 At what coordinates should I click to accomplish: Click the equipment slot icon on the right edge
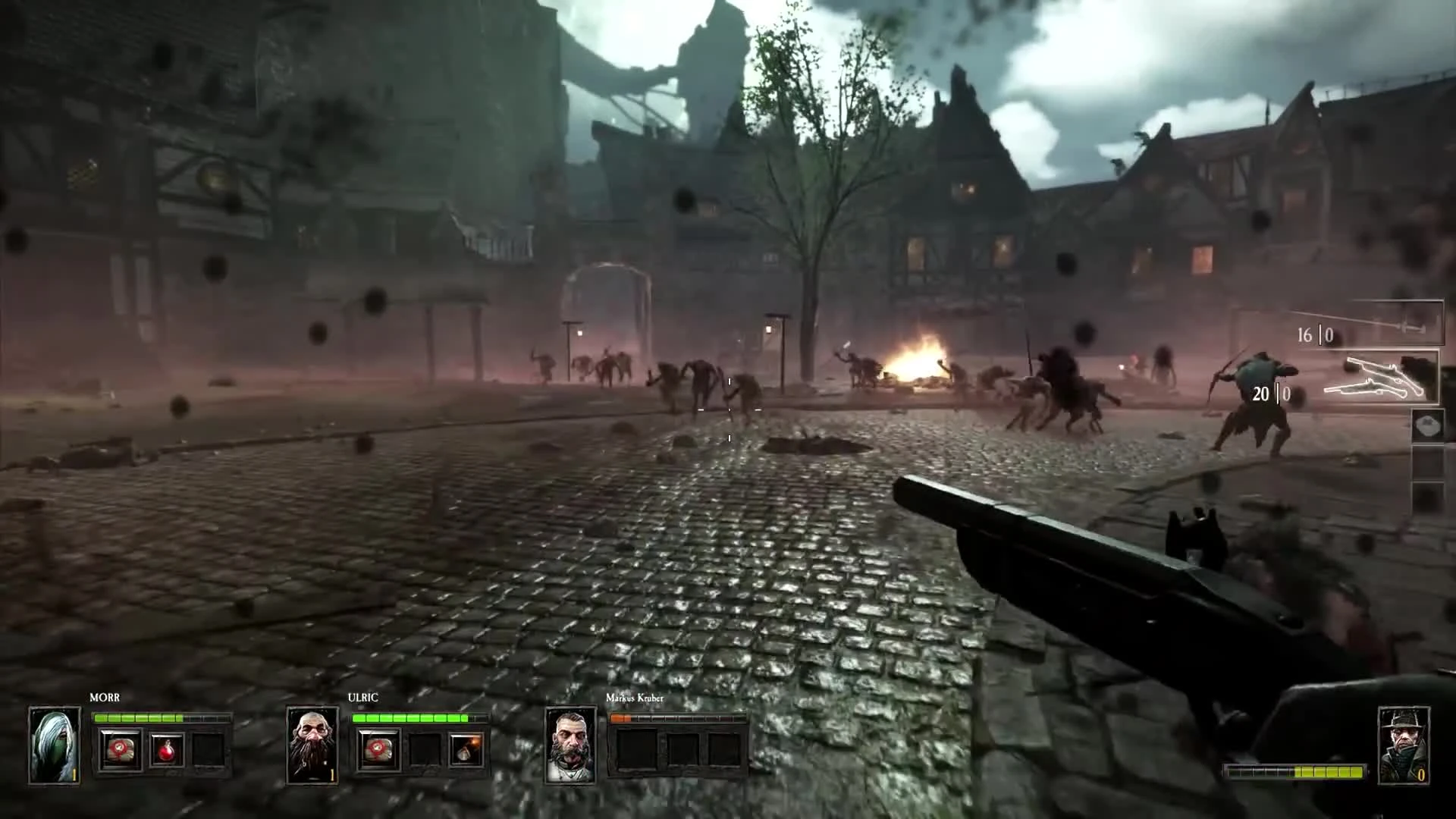coord(1427,464)
